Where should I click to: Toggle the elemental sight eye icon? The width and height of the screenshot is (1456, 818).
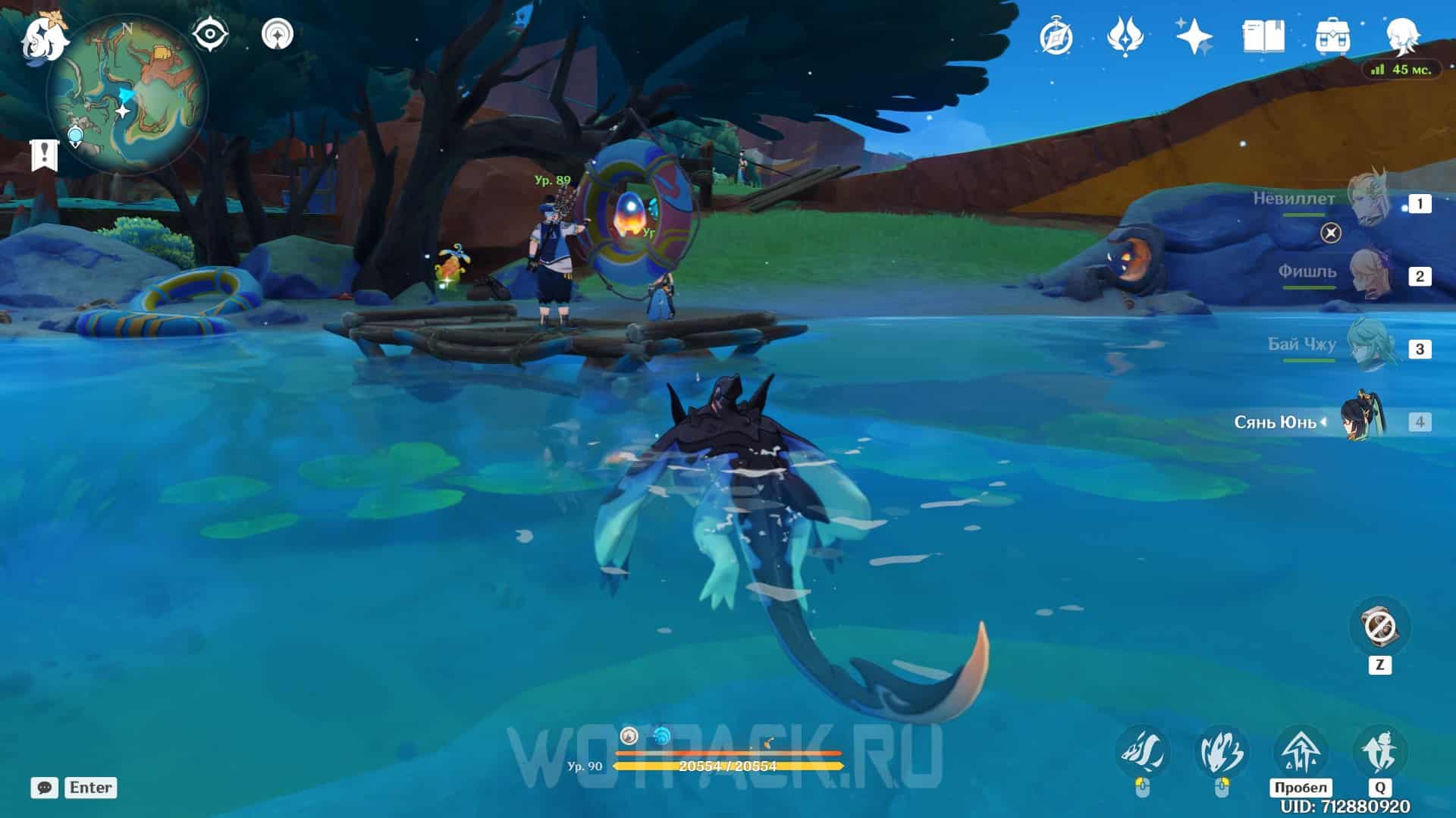209,34
